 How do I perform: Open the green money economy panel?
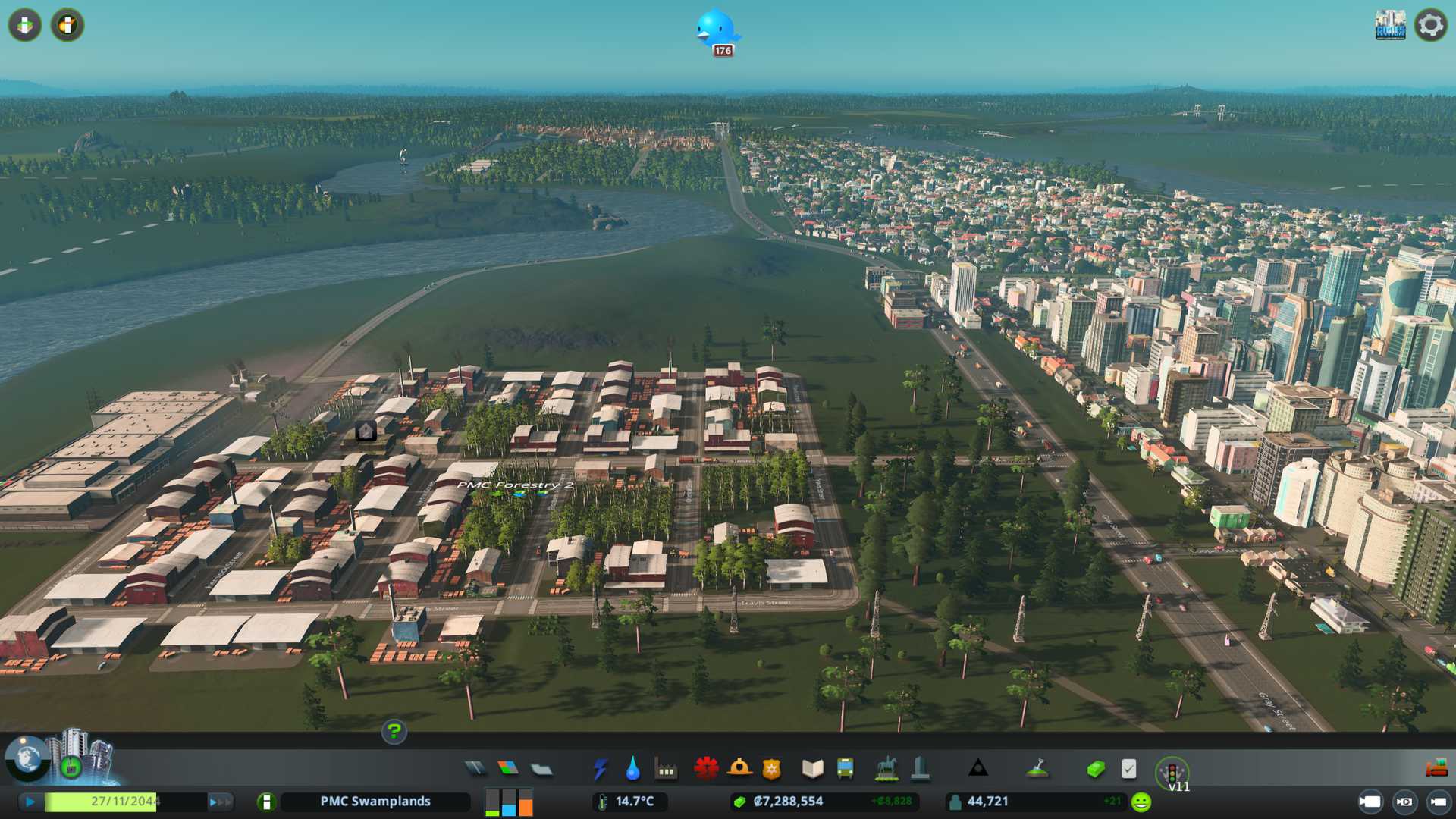coord(1095,769)
